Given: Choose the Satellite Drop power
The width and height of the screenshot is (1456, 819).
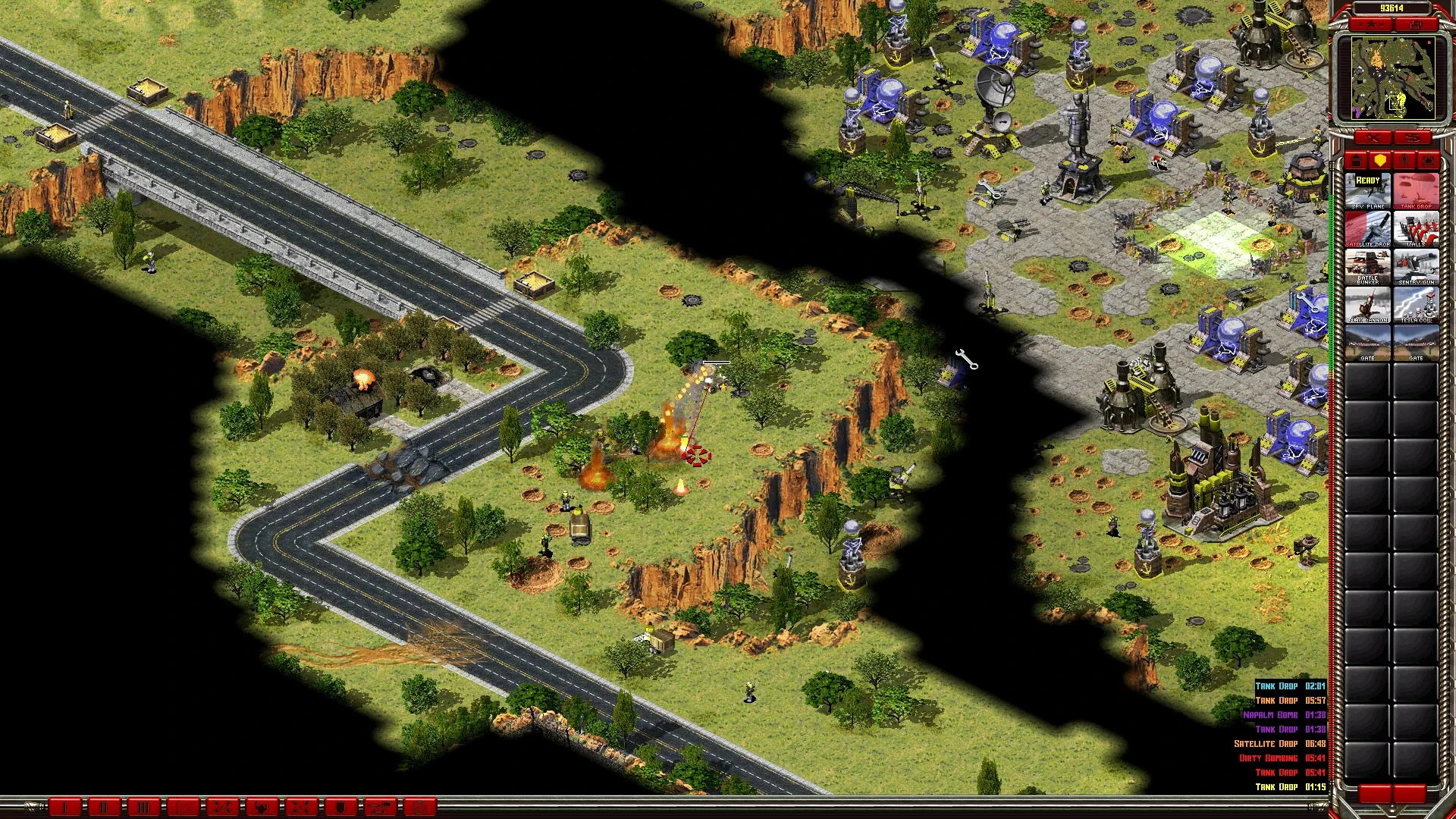Looking at the screenshot, I should coord(1367,228).
